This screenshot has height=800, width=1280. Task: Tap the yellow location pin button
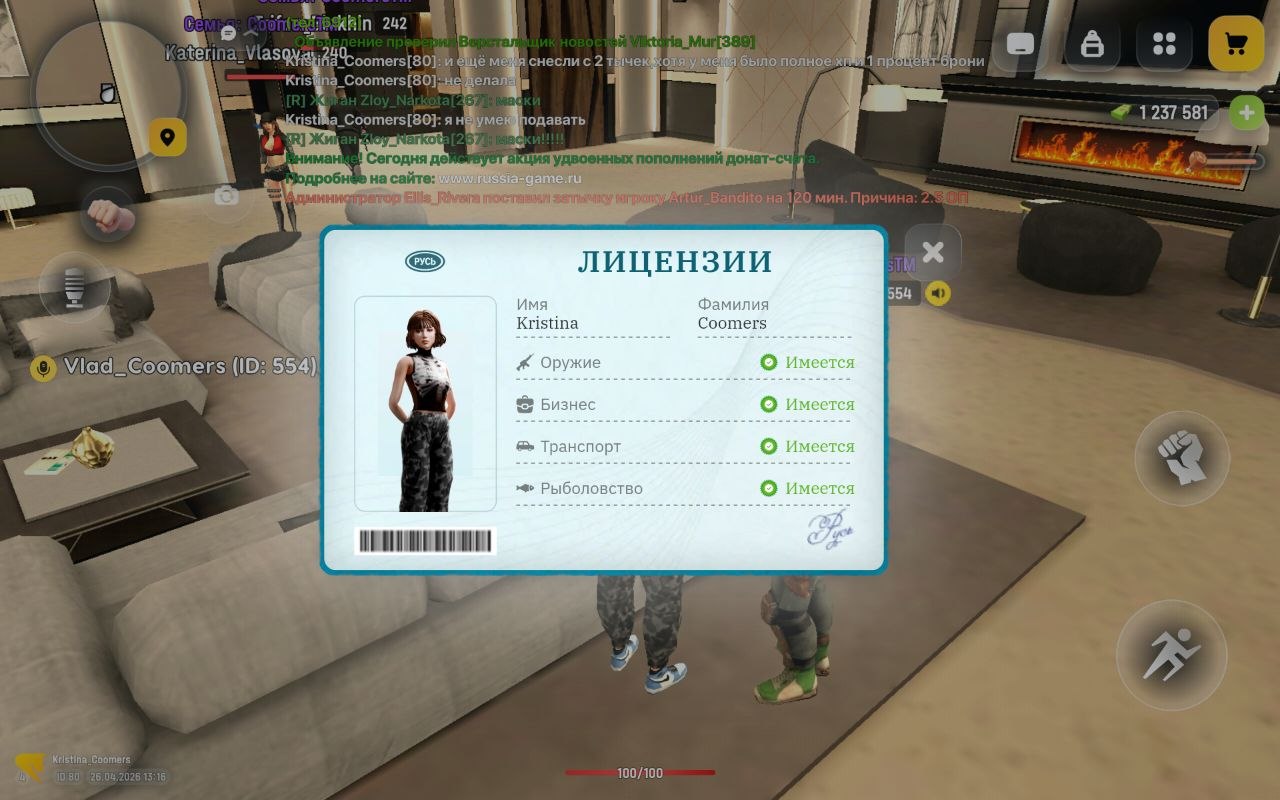coord(168,137)
